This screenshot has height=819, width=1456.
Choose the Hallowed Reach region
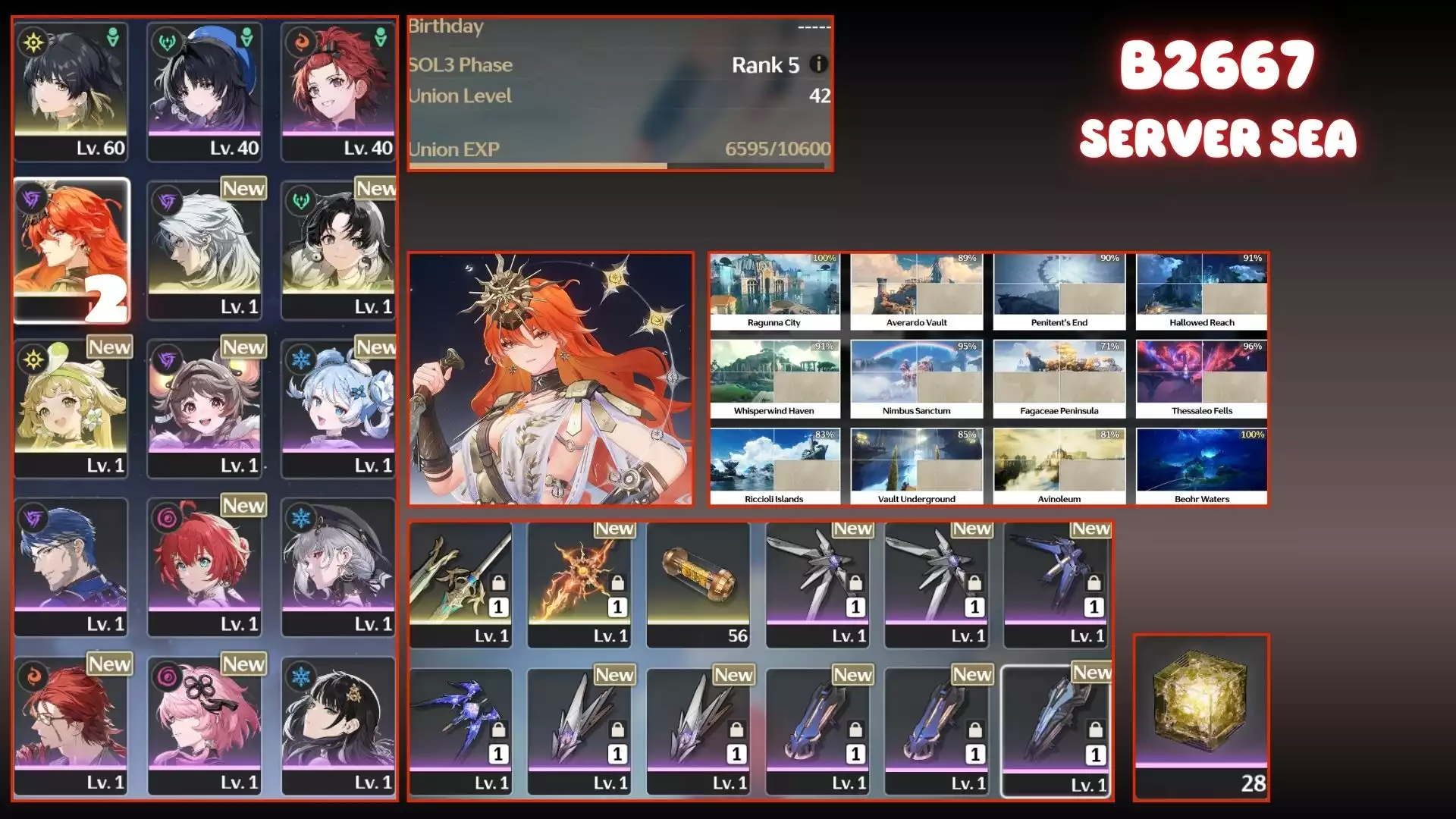(1201, 292)
